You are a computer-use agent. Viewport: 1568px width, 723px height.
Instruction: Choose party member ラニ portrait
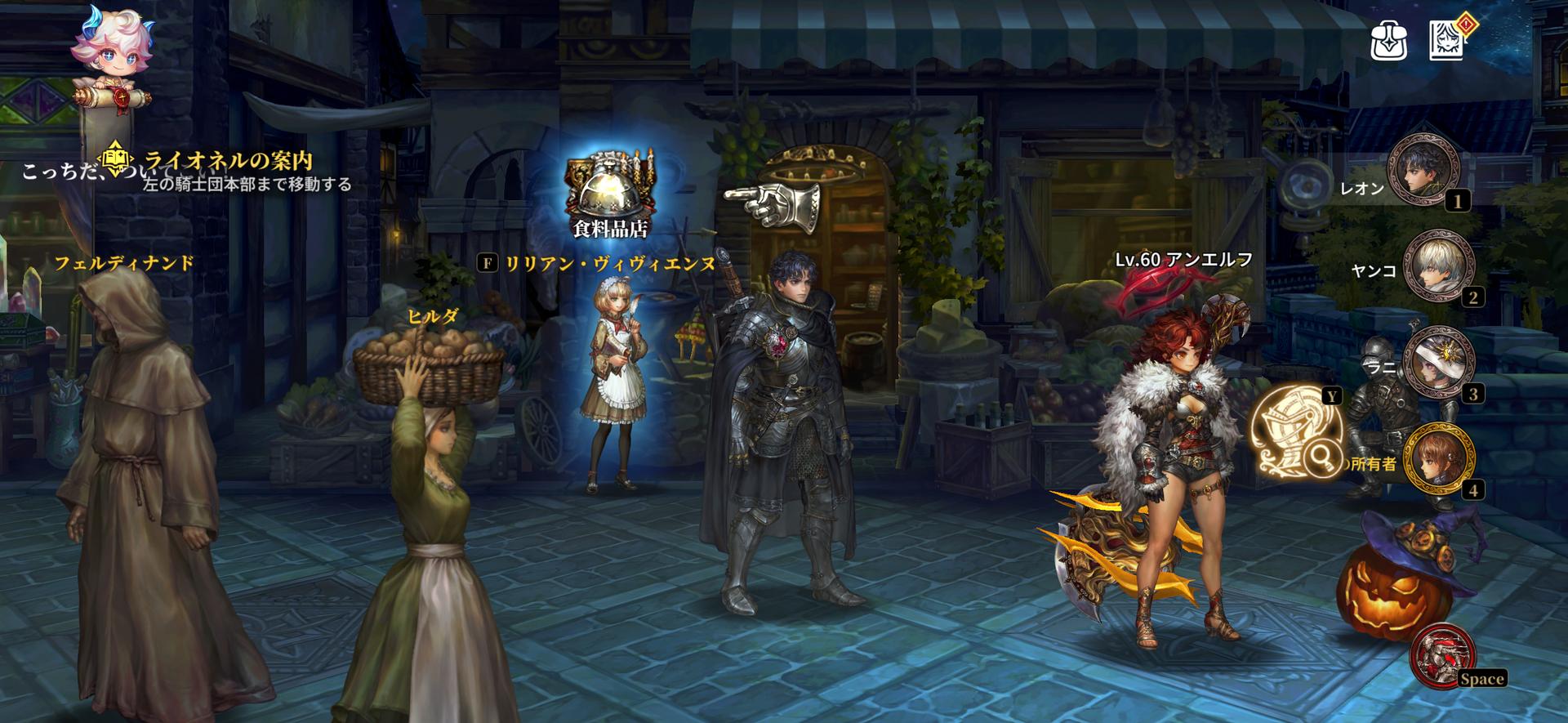click(x=1437, y=363)
